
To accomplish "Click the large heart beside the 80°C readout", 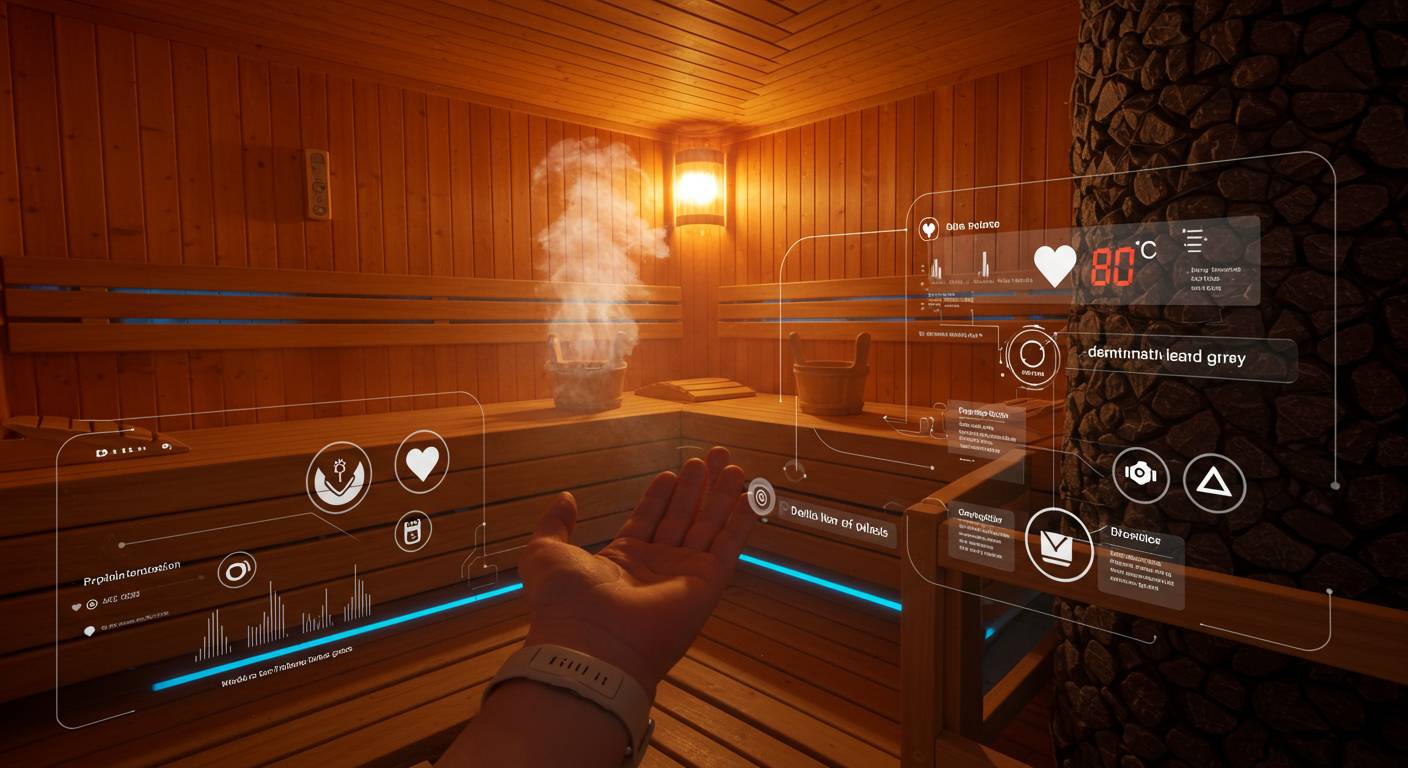I will pyautogui.click(x=1054, y=265).
